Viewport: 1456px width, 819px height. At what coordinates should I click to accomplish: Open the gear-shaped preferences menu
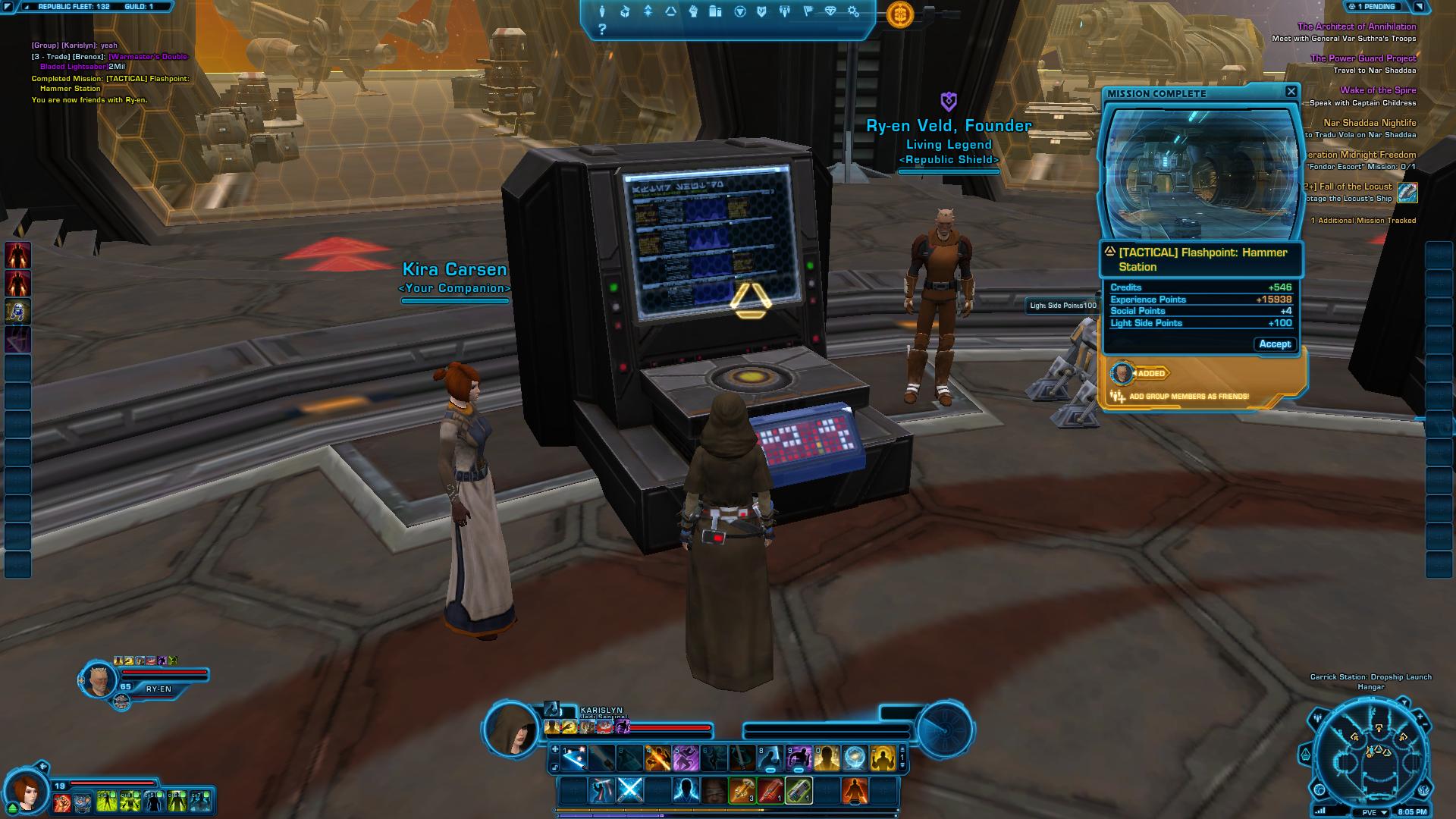[853, 11]
